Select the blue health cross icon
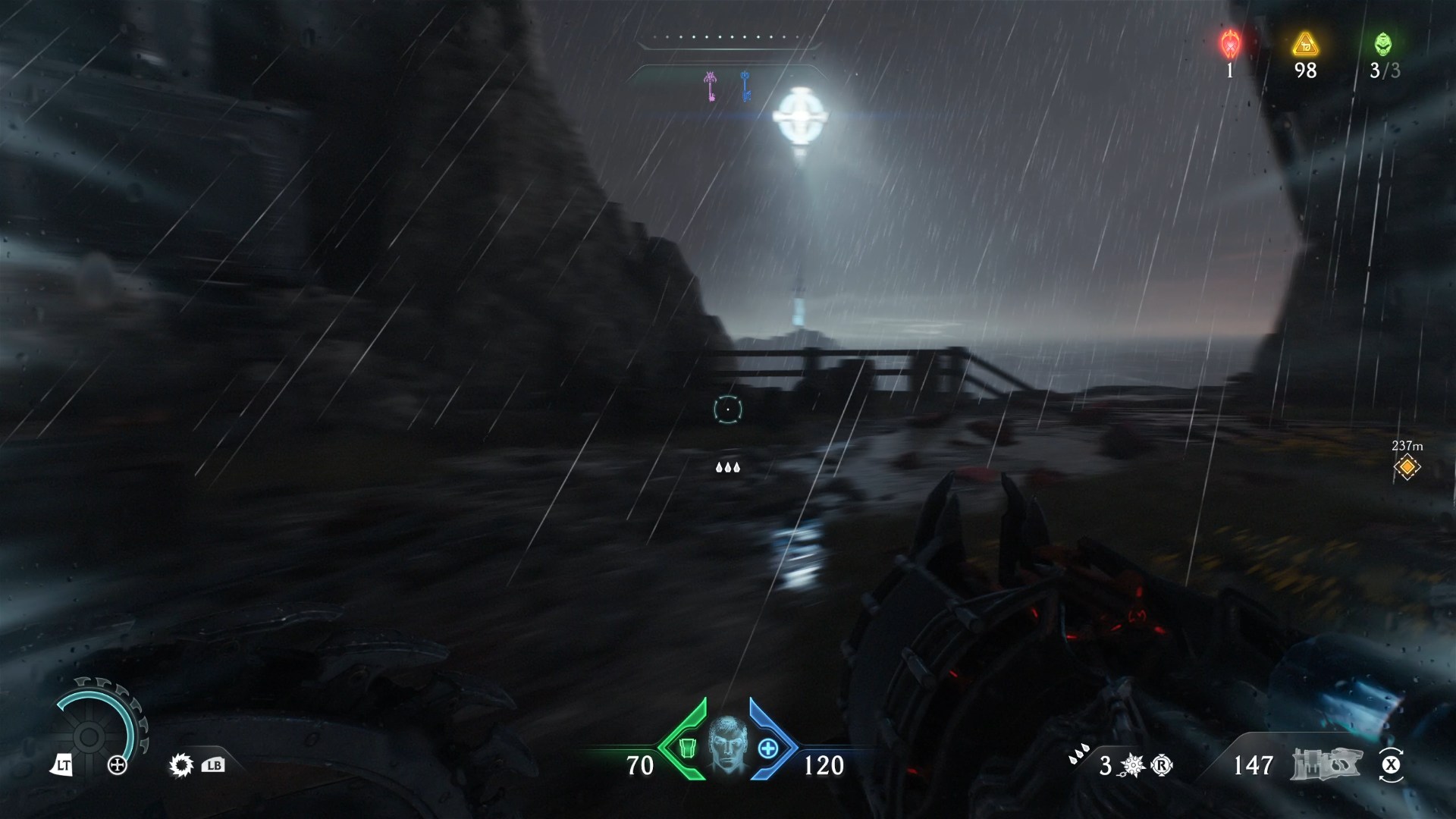 point(768,748)
